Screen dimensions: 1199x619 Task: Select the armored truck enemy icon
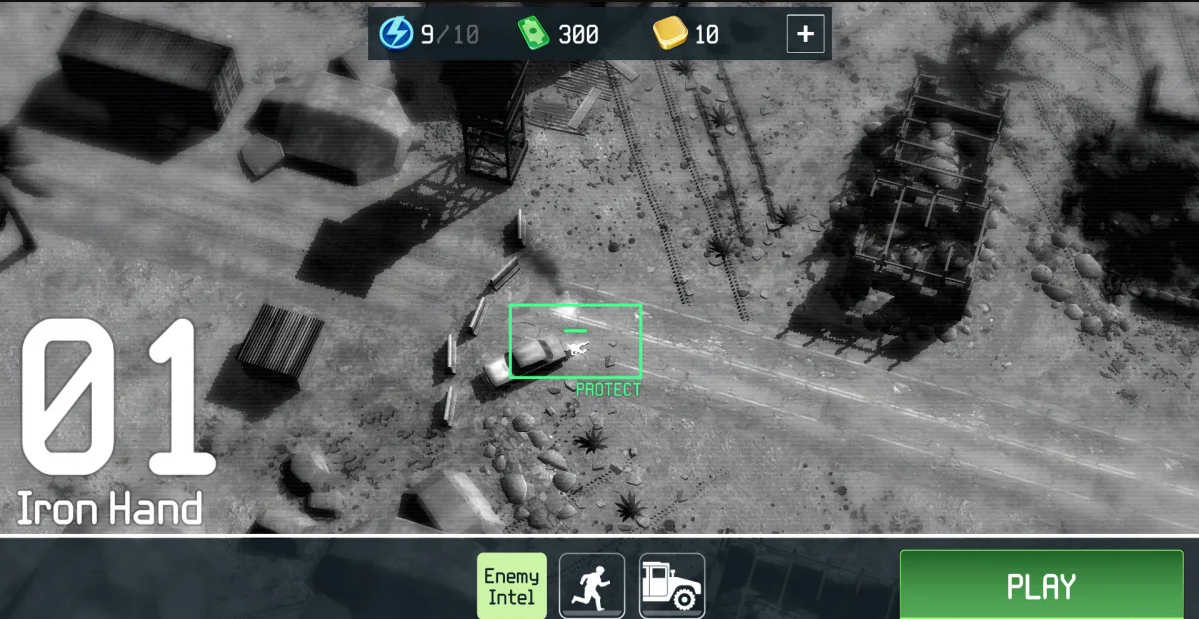click(x=671, y=586)
